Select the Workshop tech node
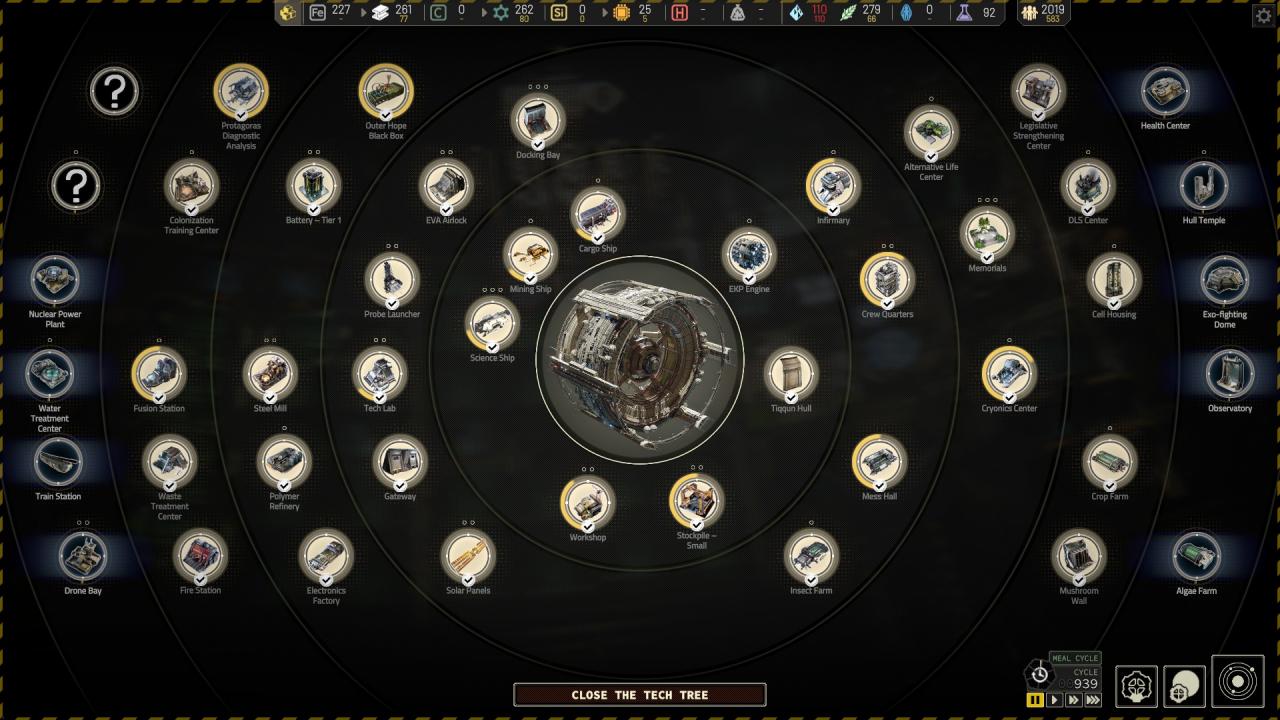Viewport: 1280px width, 720px height. [x=588, y=503]
